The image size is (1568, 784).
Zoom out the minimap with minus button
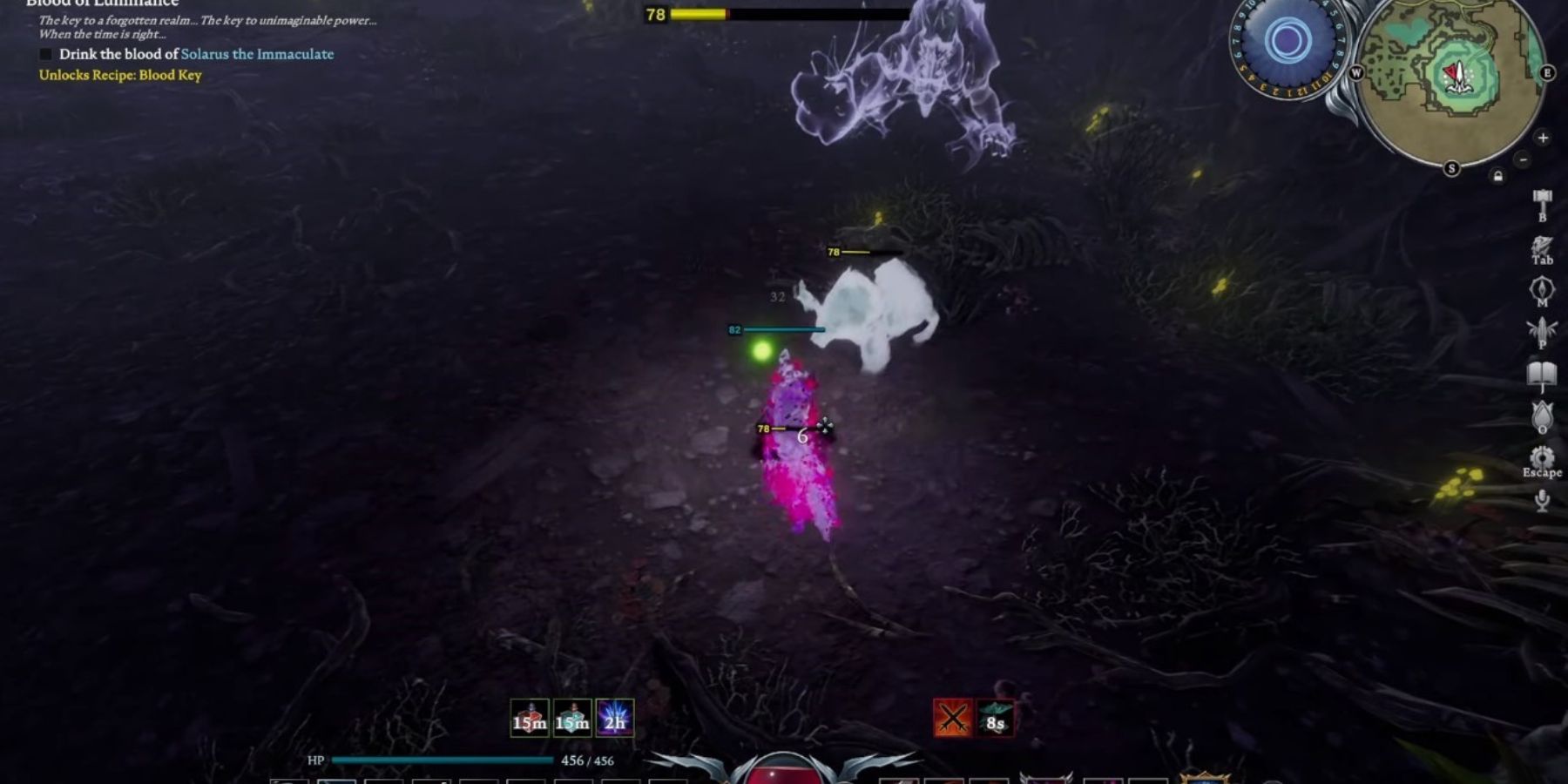1523,159
